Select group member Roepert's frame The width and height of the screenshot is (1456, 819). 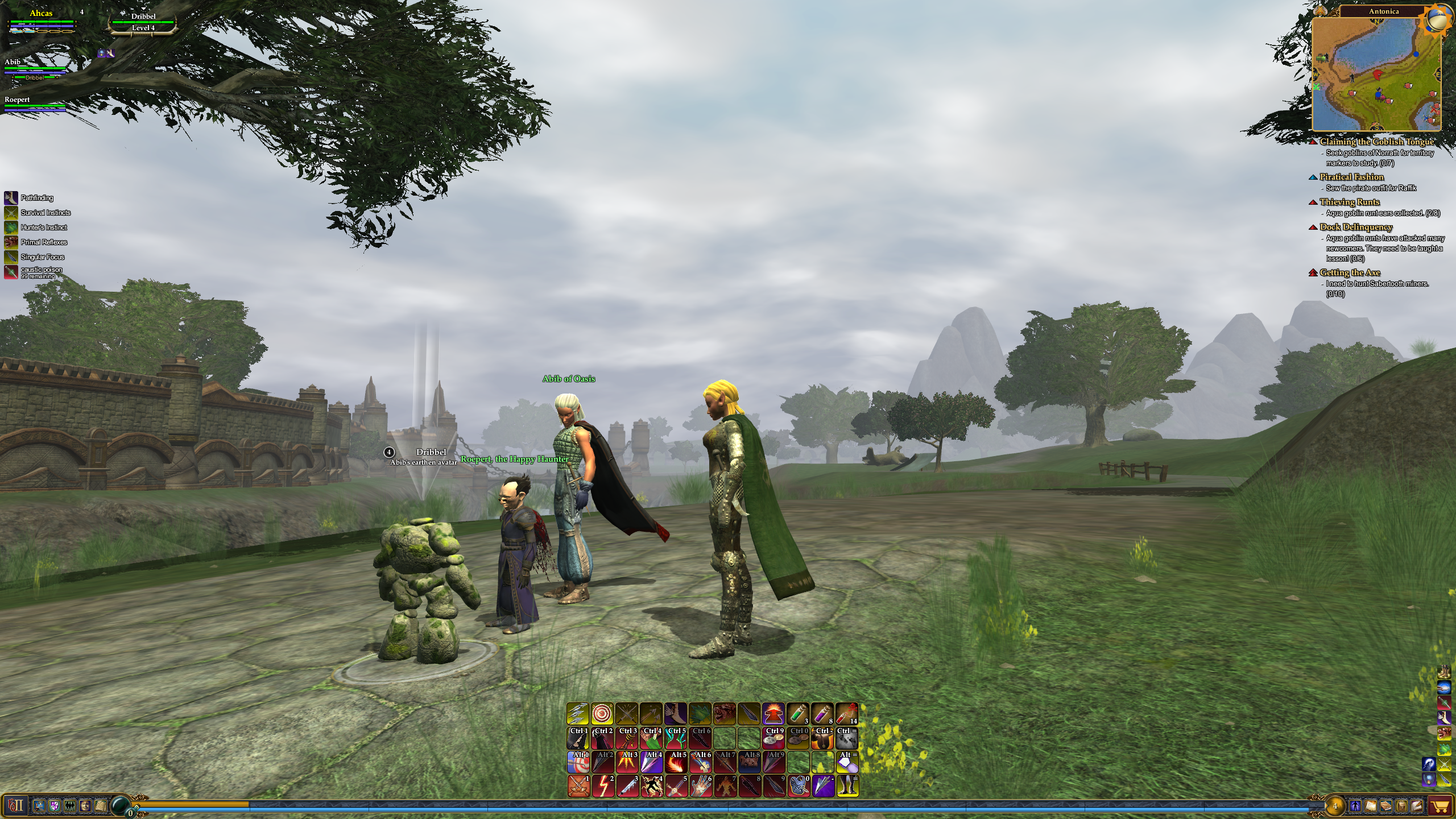tap(34, 103)
